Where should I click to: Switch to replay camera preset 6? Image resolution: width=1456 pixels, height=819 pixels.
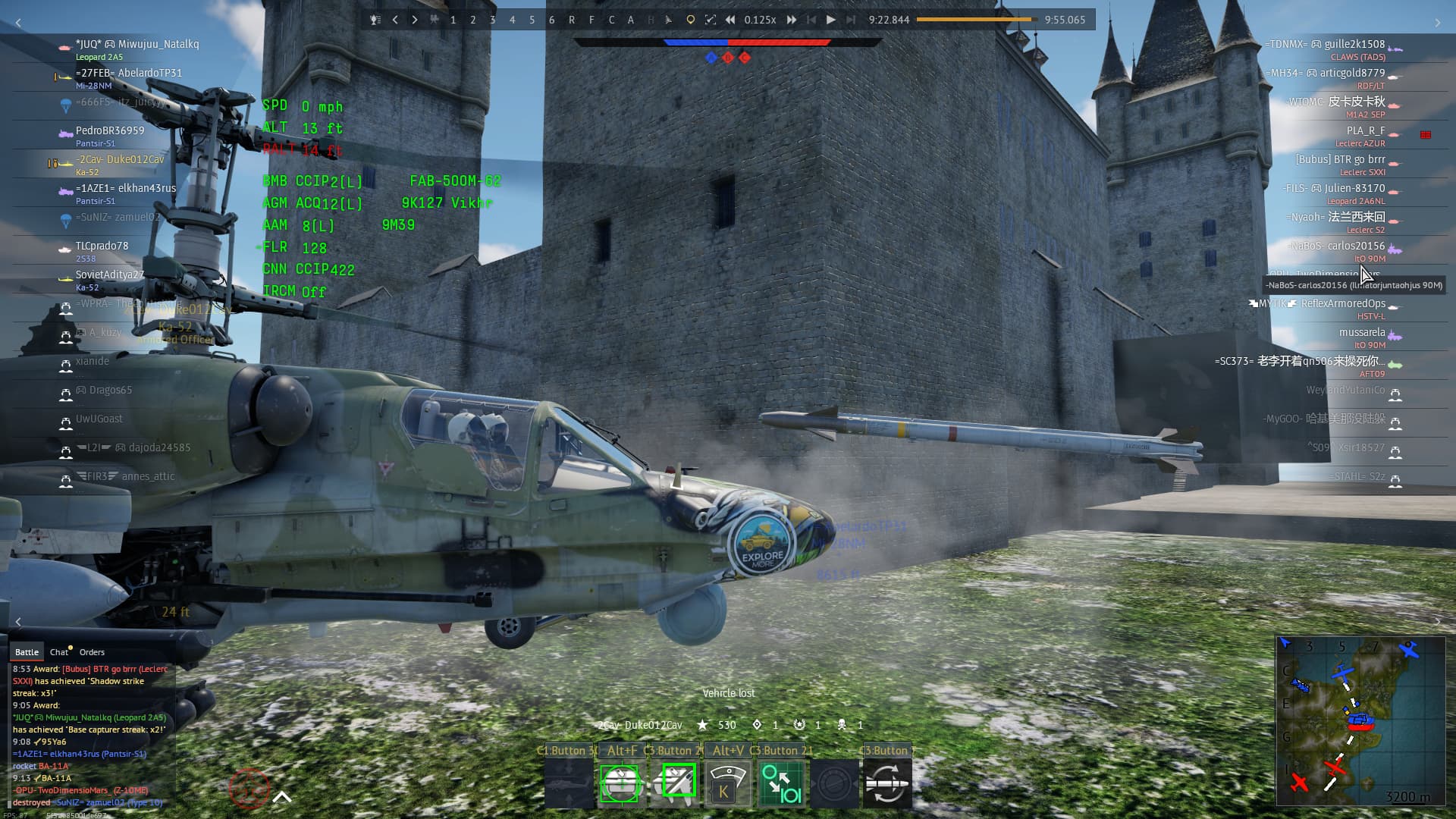pyautogui.click(x=551, y=20)
